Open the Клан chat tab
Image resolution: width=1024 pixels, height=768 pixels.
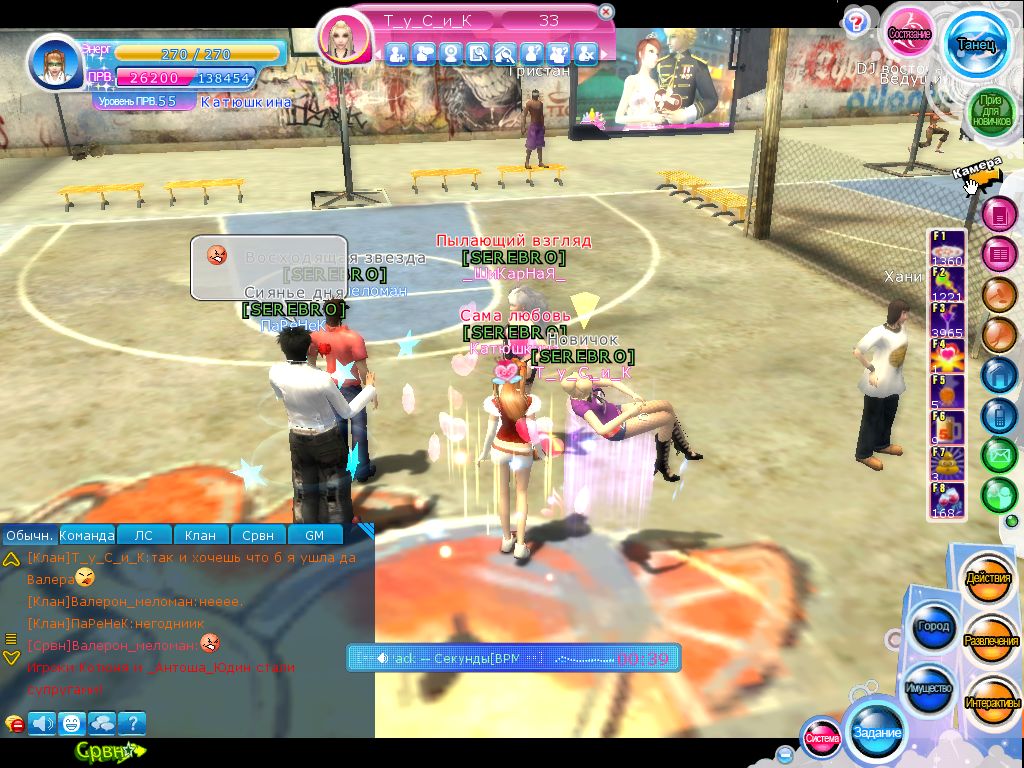(x=201, y=535)
